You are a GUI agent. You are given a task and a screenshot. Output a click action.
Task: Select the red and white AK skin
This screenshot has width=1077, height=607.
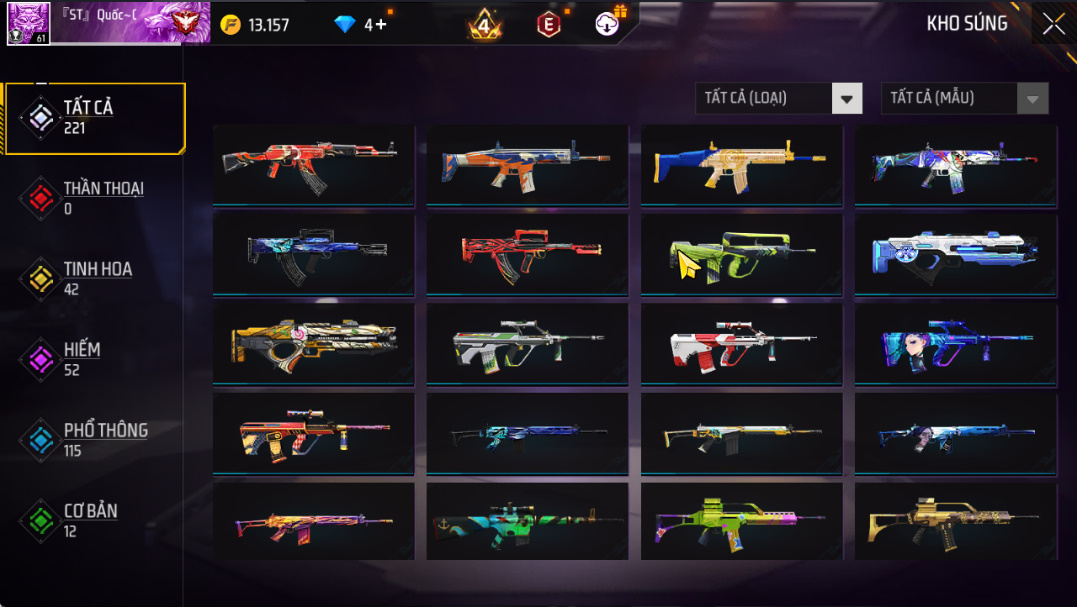(313, 164)
